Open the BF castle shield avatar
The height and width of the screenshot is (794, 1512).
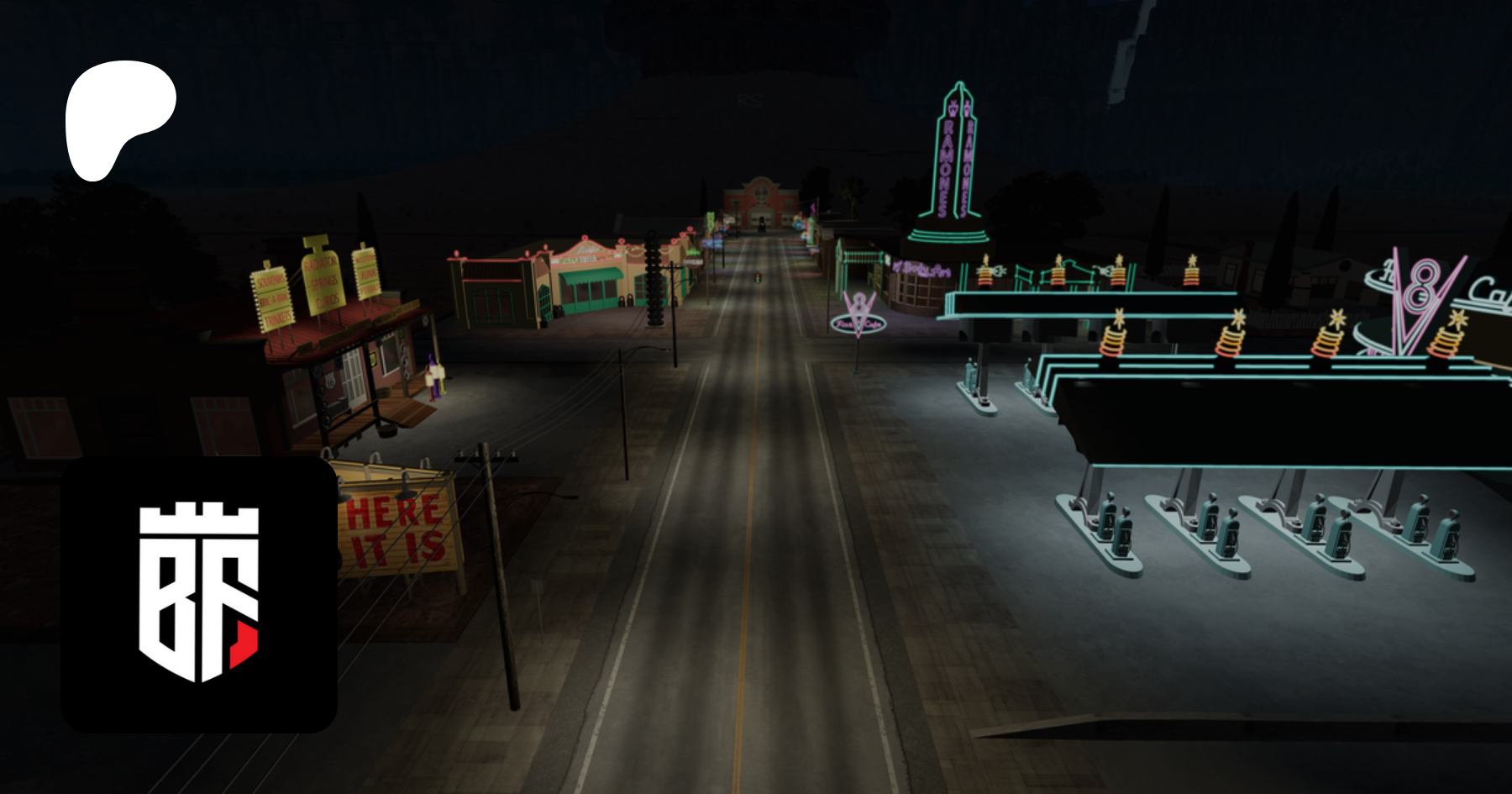(x=199, y=594)
